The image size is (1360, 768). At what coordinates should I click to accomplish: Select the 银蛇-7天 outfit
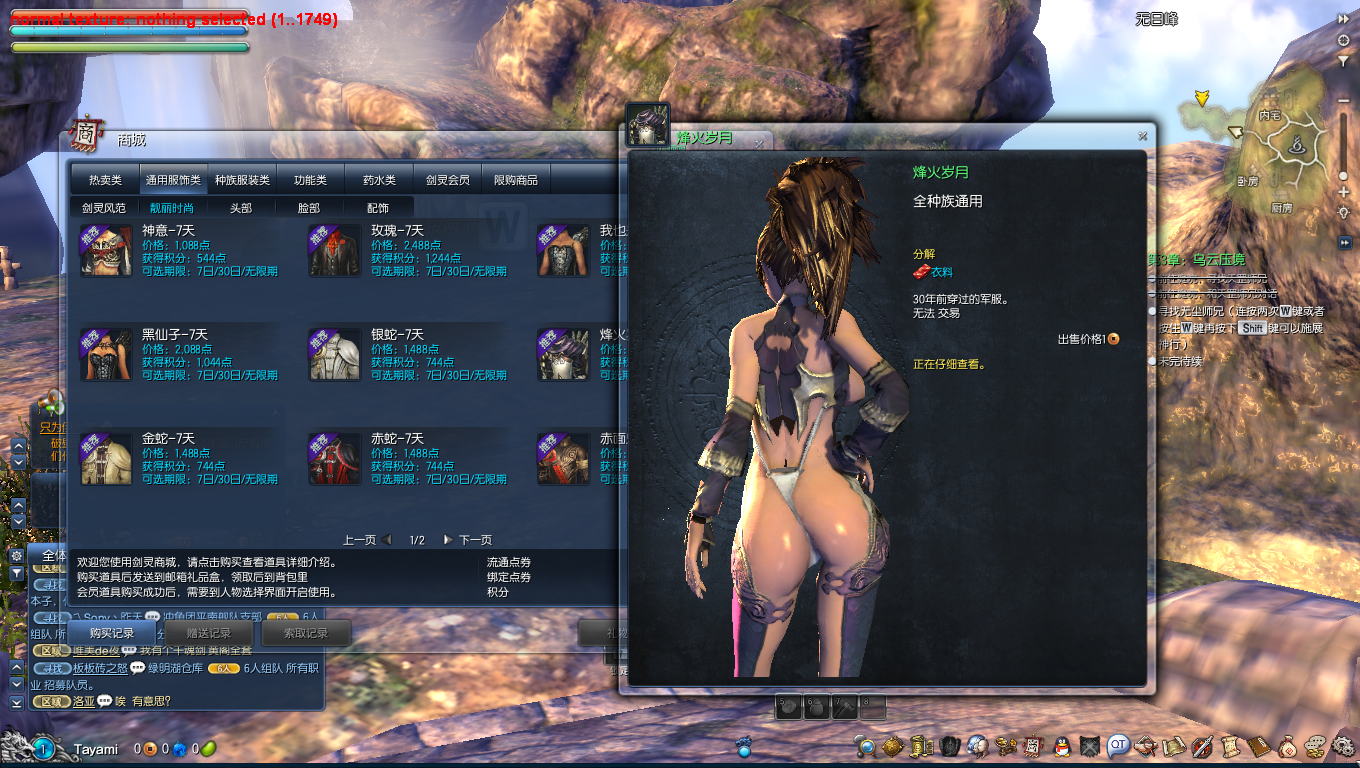click(334, 354)
